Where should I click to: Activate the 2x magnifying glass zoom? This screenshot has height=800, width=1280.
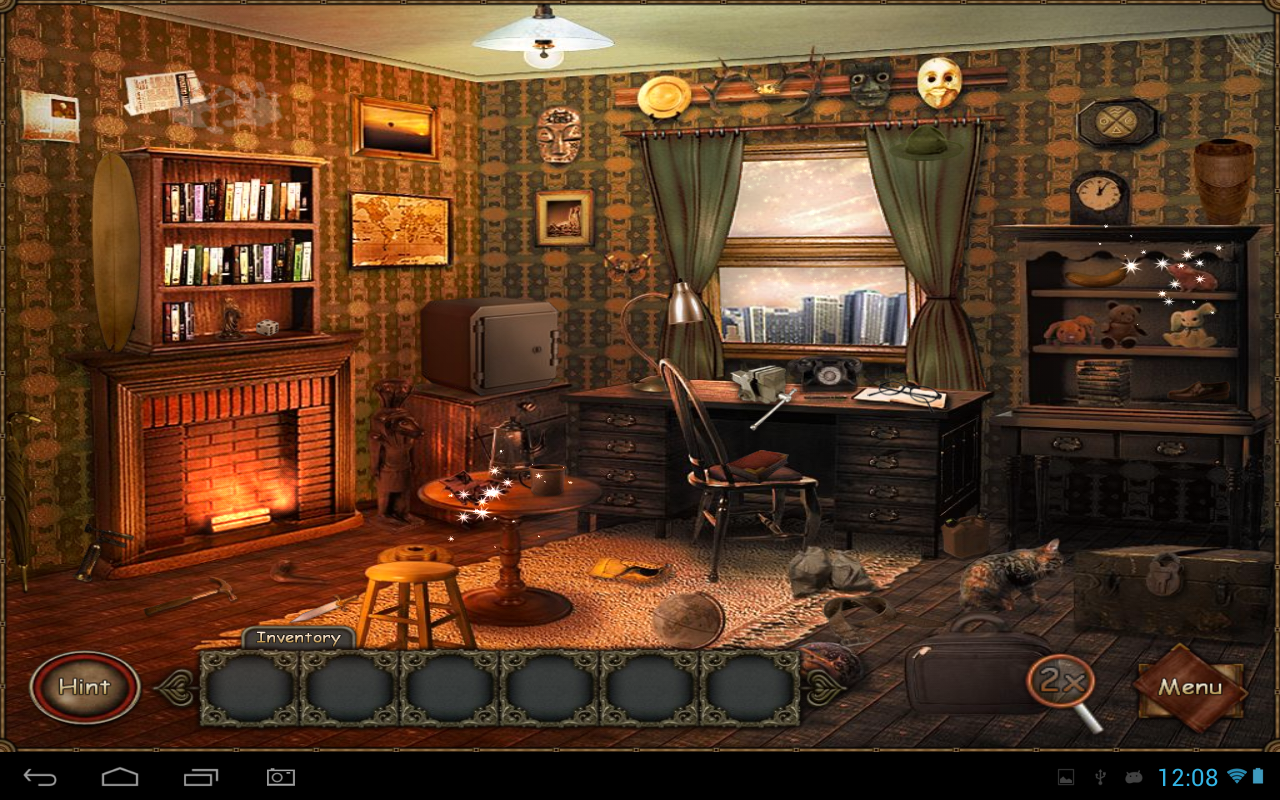click(1062, 684)
